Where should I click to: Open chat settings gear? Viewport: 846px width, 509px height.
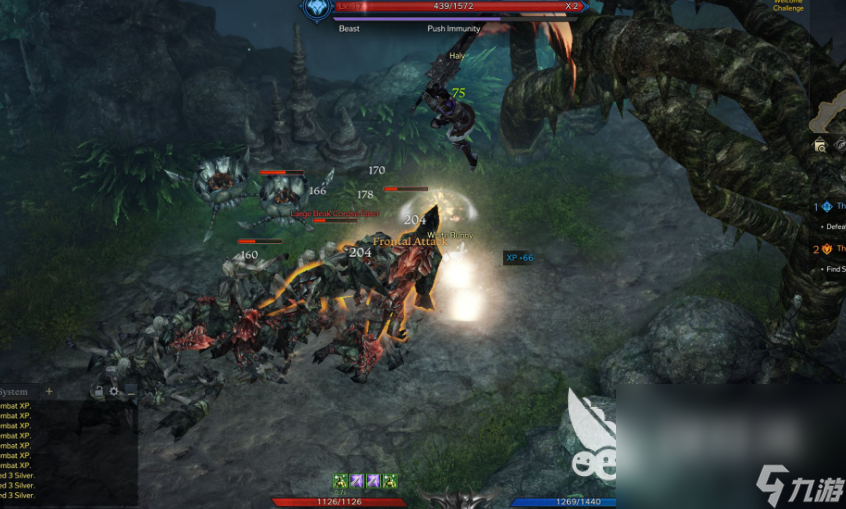[x=114, y=391]
